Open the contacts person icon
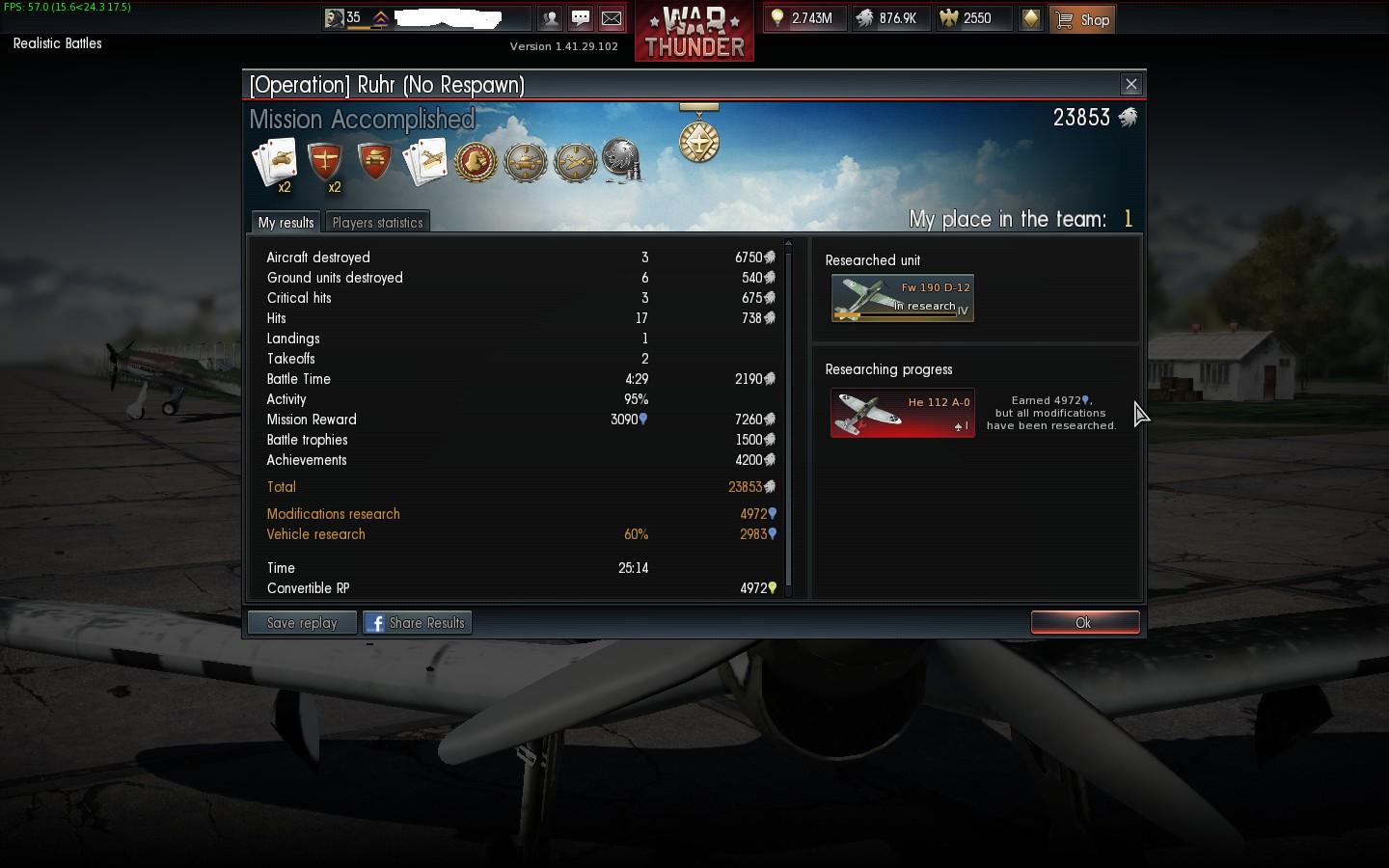This screenshot has width=1389, height=868. [550, 18]
